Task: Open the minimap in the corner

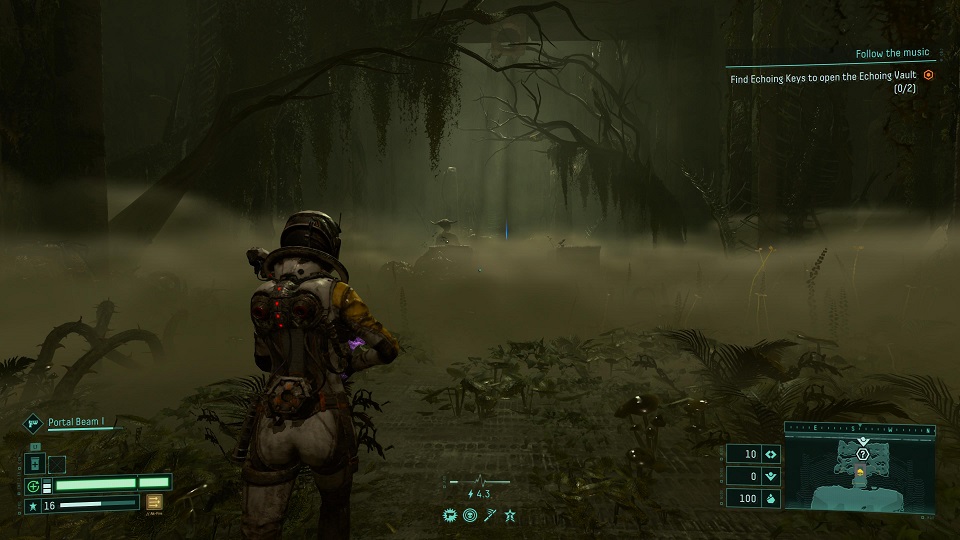Action: pyautogui.click(x=860, y=475)
